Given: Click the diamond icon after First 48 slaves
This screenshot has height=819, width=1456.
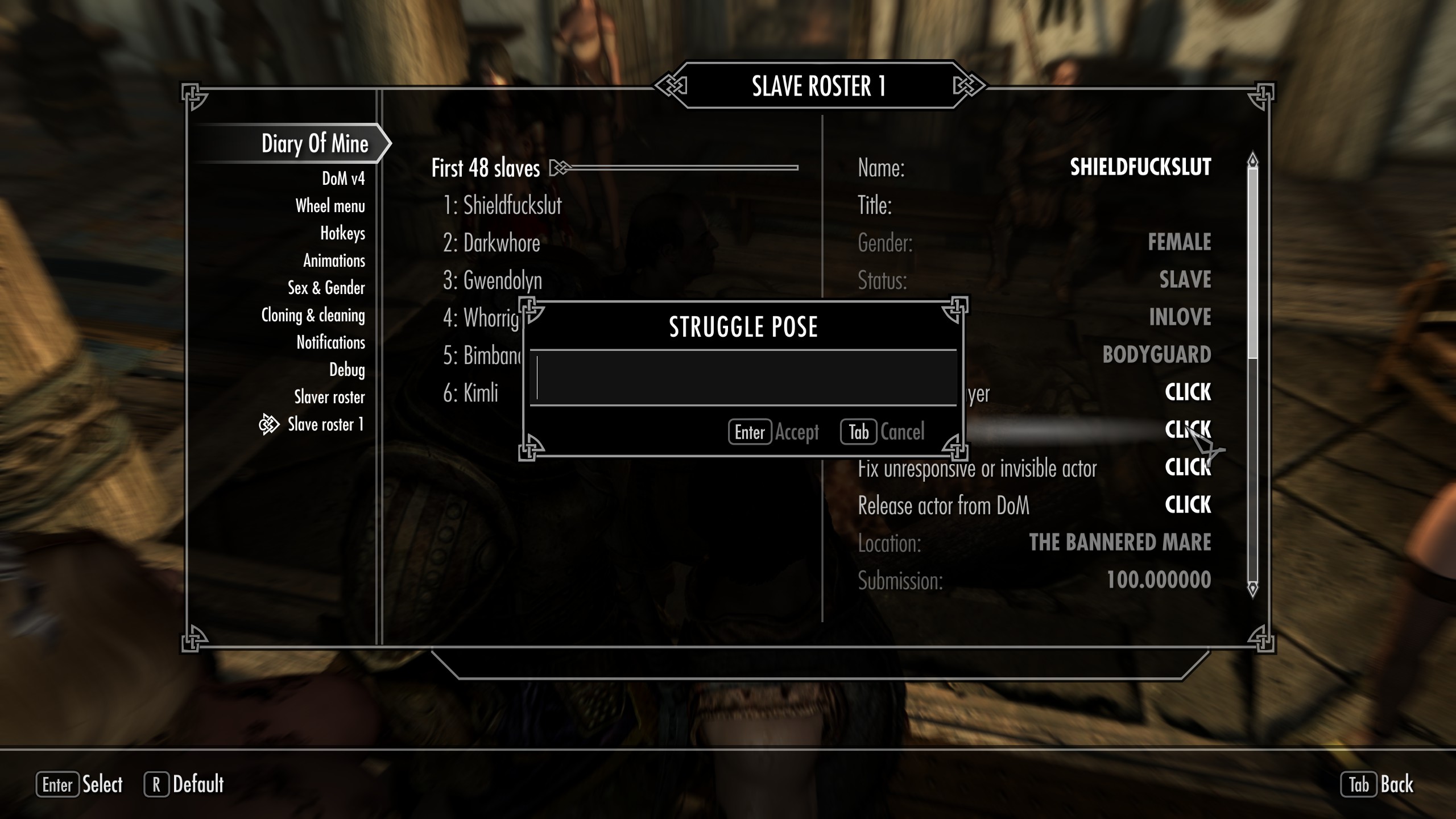Looking at the screenshot, I should coord(559,168).
